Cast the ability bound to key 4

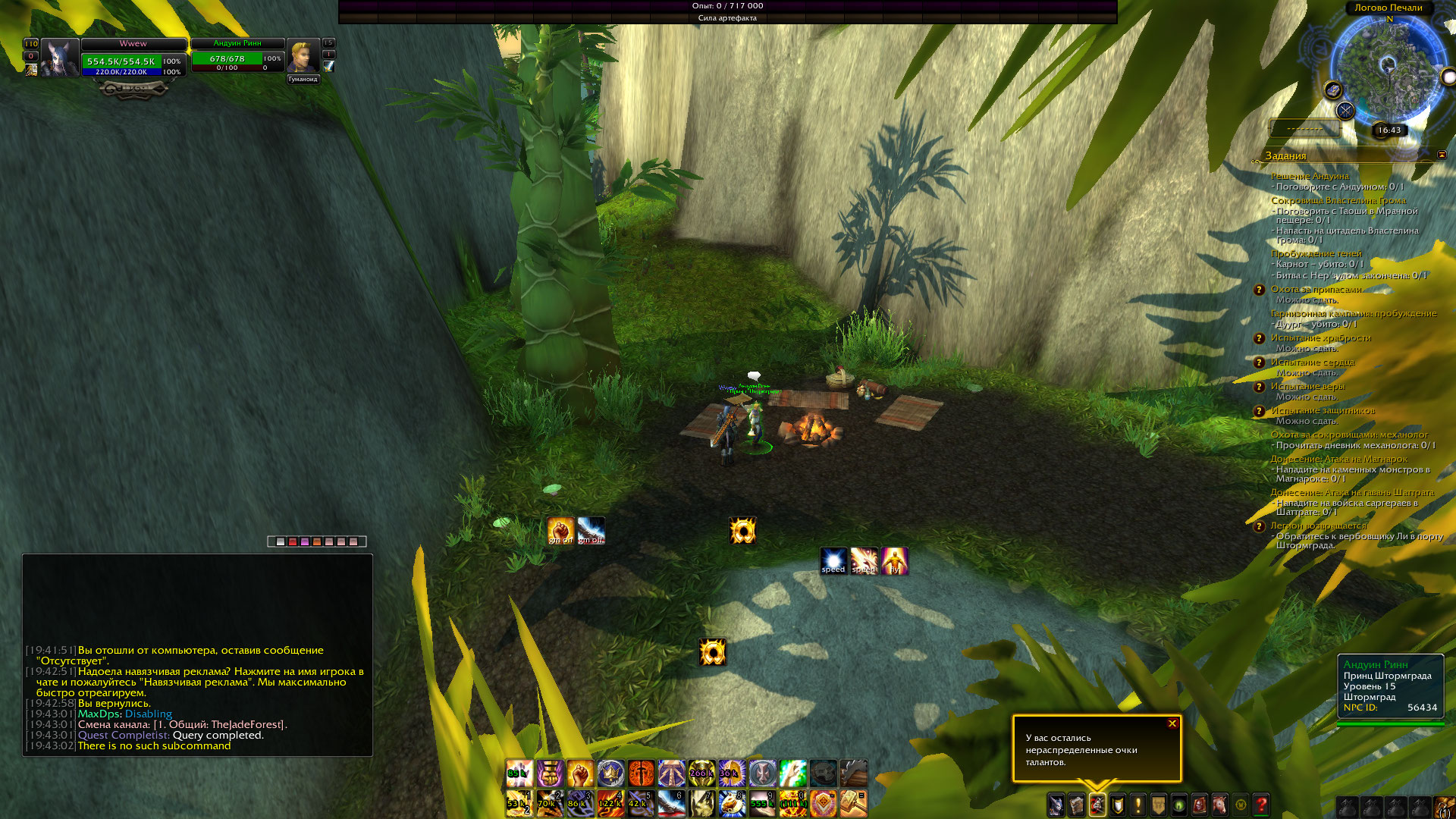tap(610, 802)
